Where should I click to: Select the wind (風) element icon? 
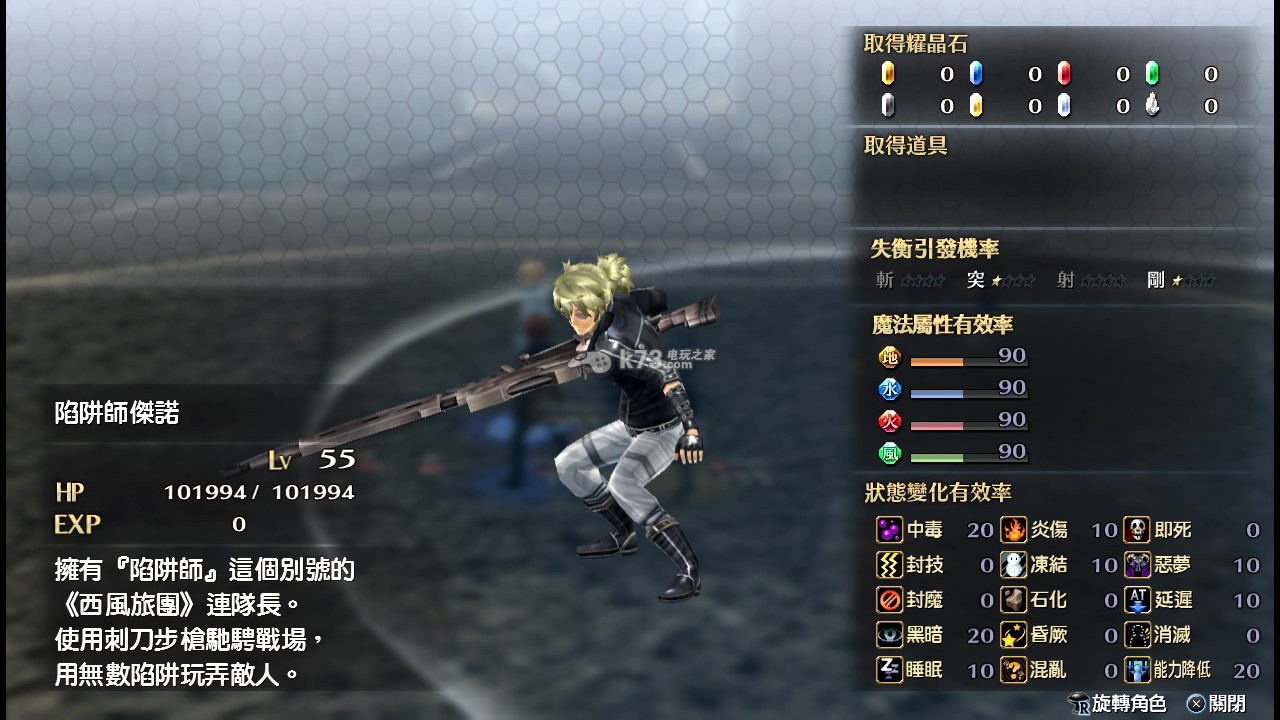coord(889,453)
